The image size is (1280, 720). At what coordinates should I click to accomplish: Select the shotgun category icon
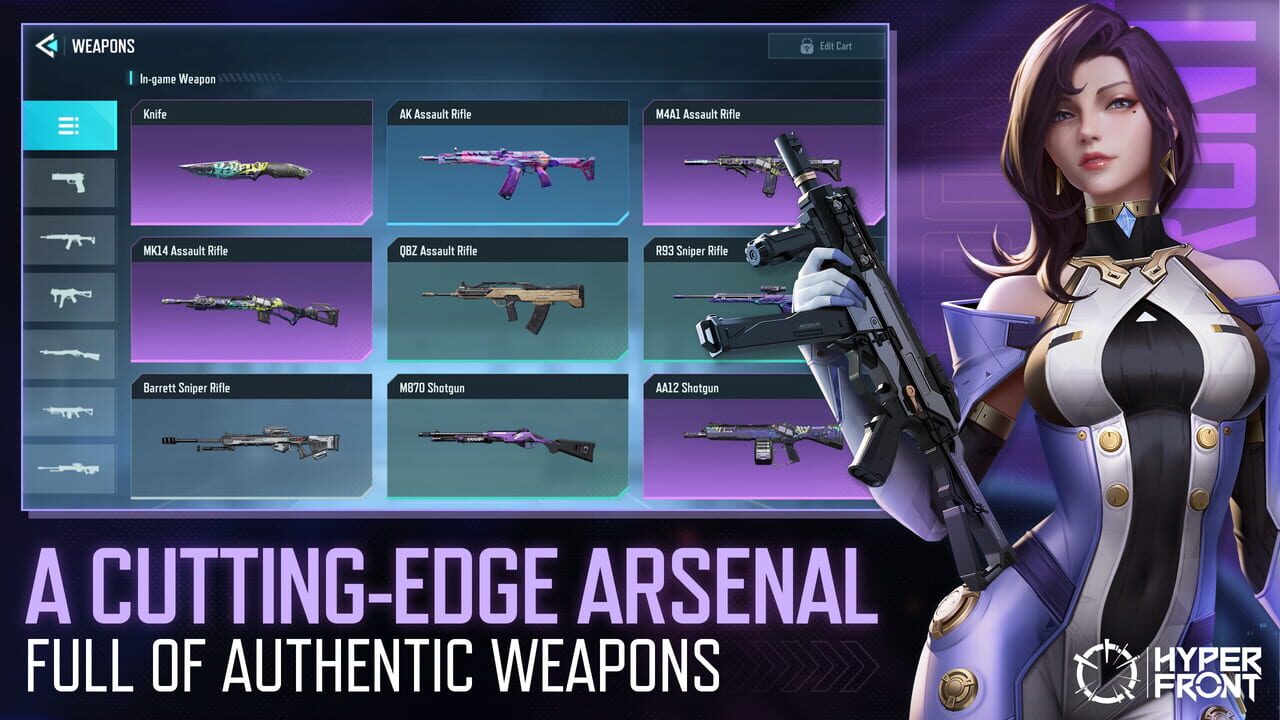68,352
